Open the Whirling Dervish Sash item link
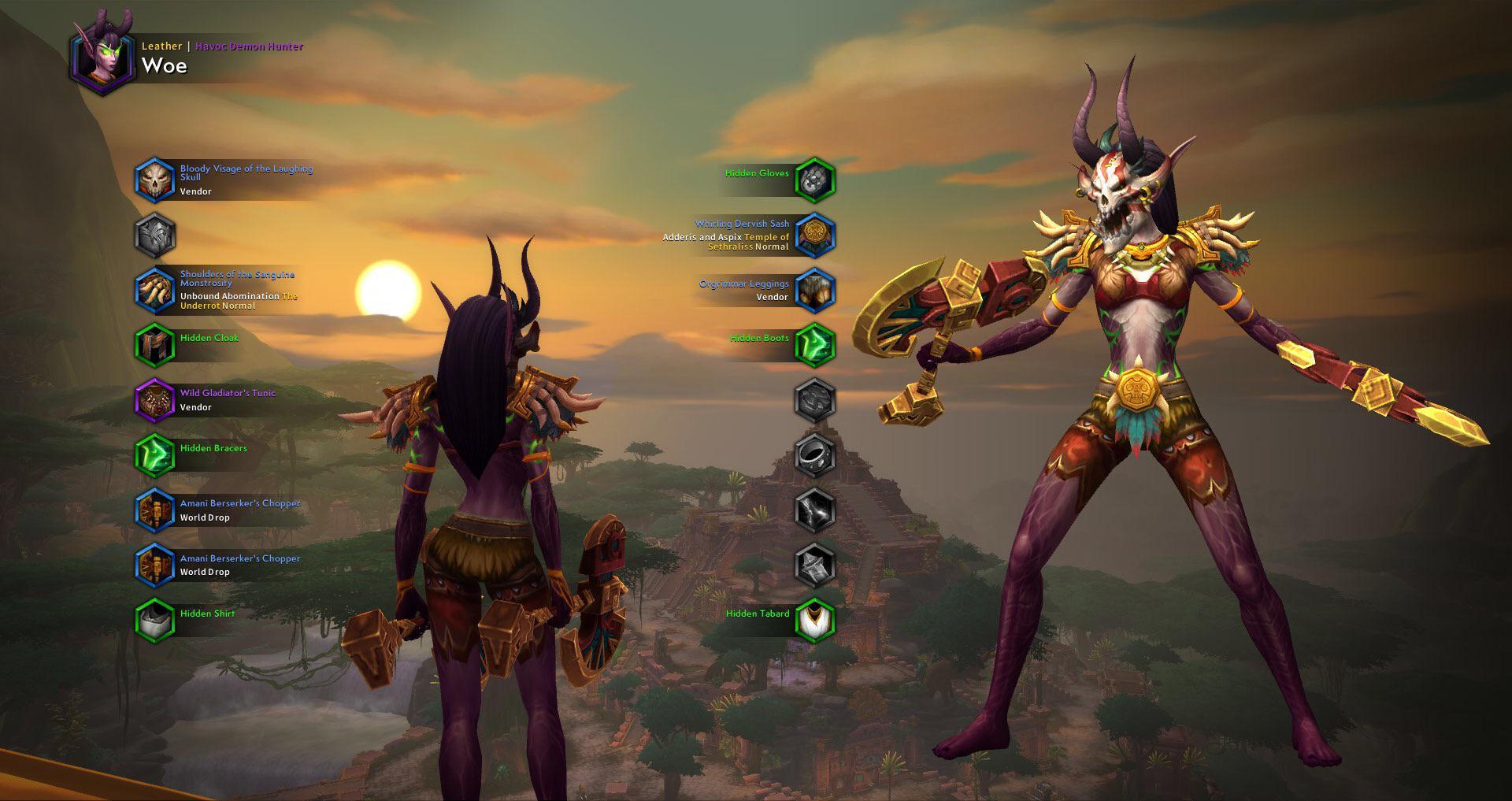1512x801 pixels. [x=742, y=224]
